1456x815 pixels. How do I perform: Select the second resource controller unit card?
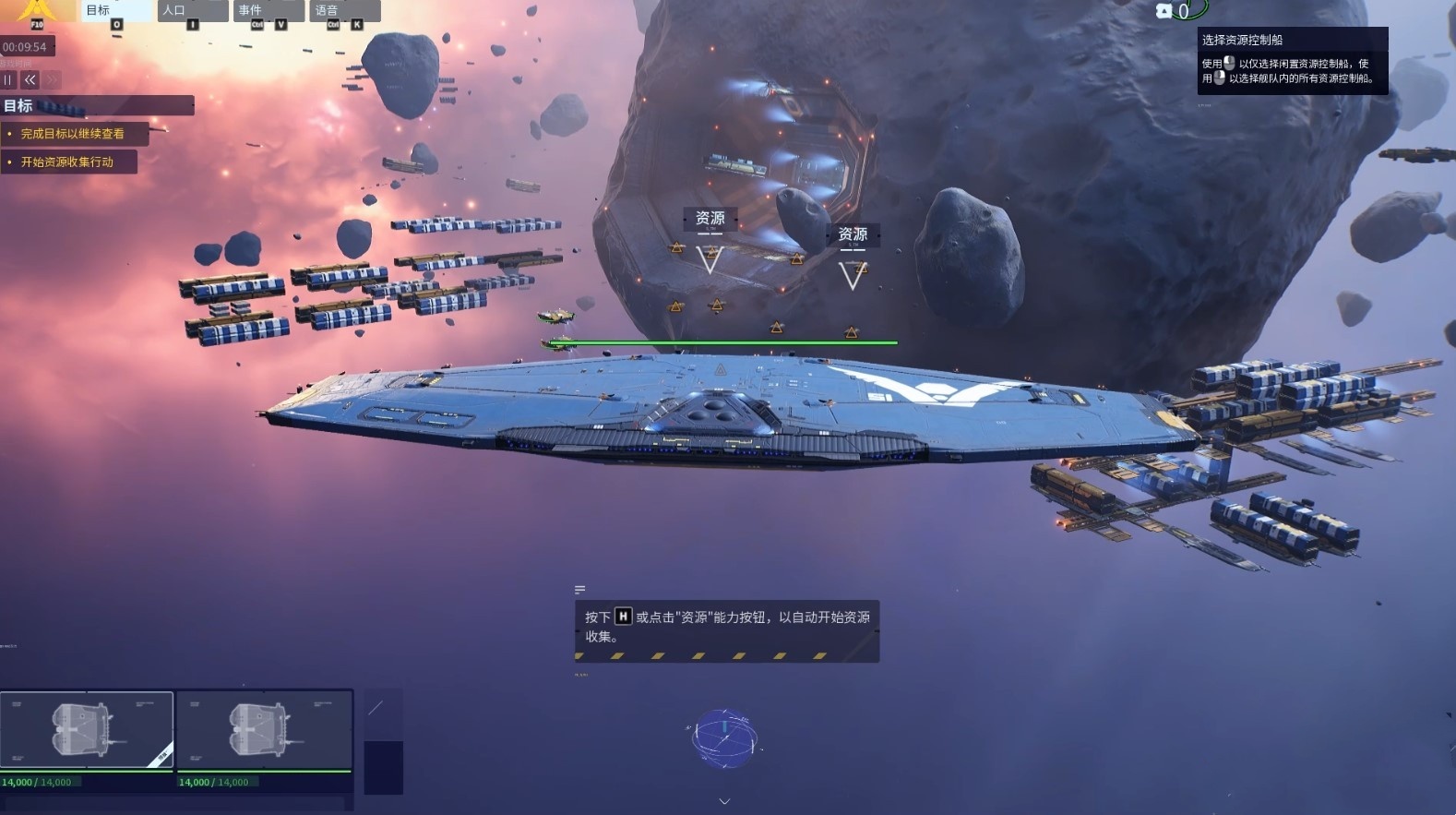click(264, 730)
